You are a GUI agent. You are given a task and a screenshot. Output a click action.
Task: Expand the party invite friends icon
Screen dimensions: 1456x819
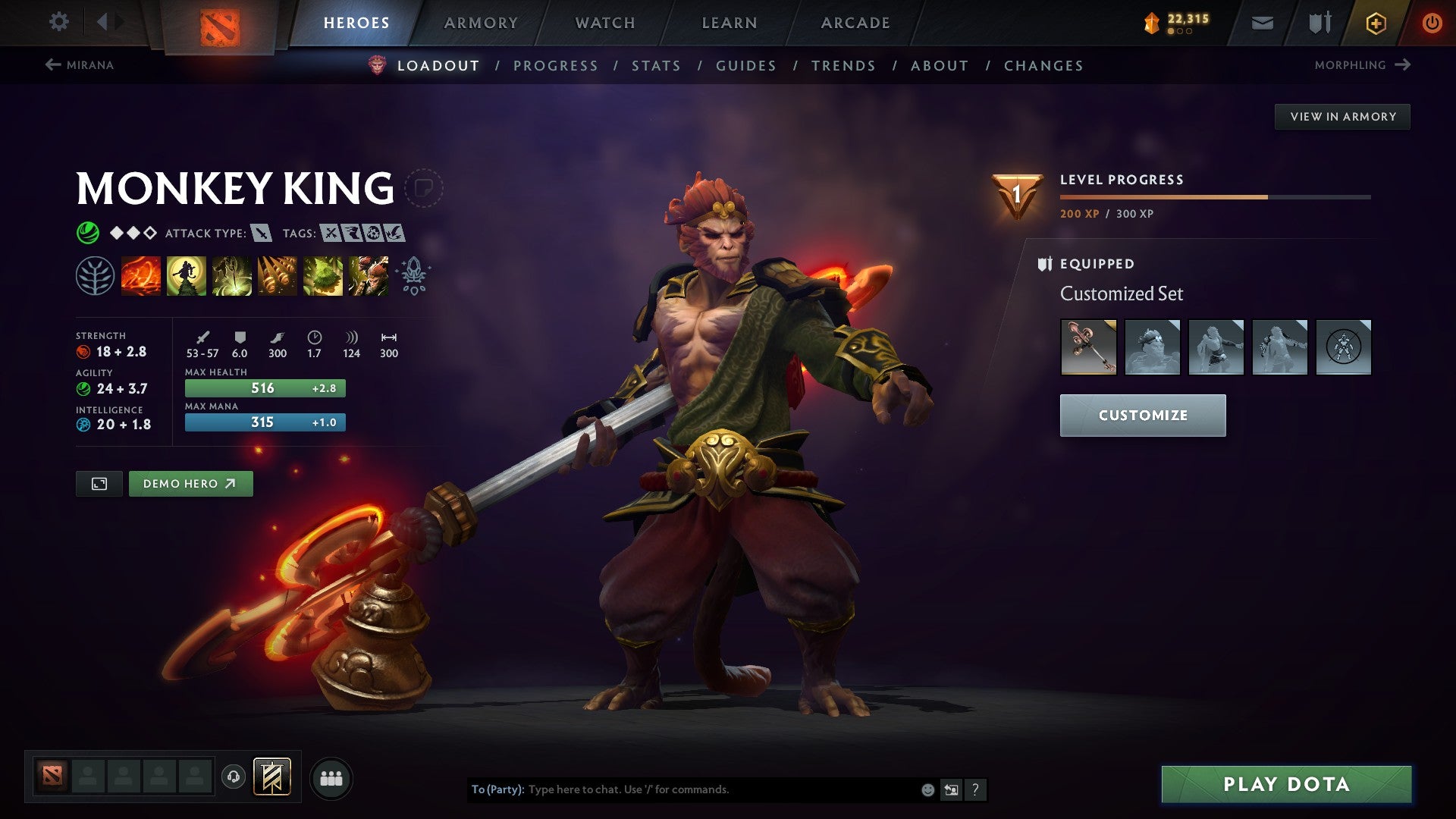[331, 777]
